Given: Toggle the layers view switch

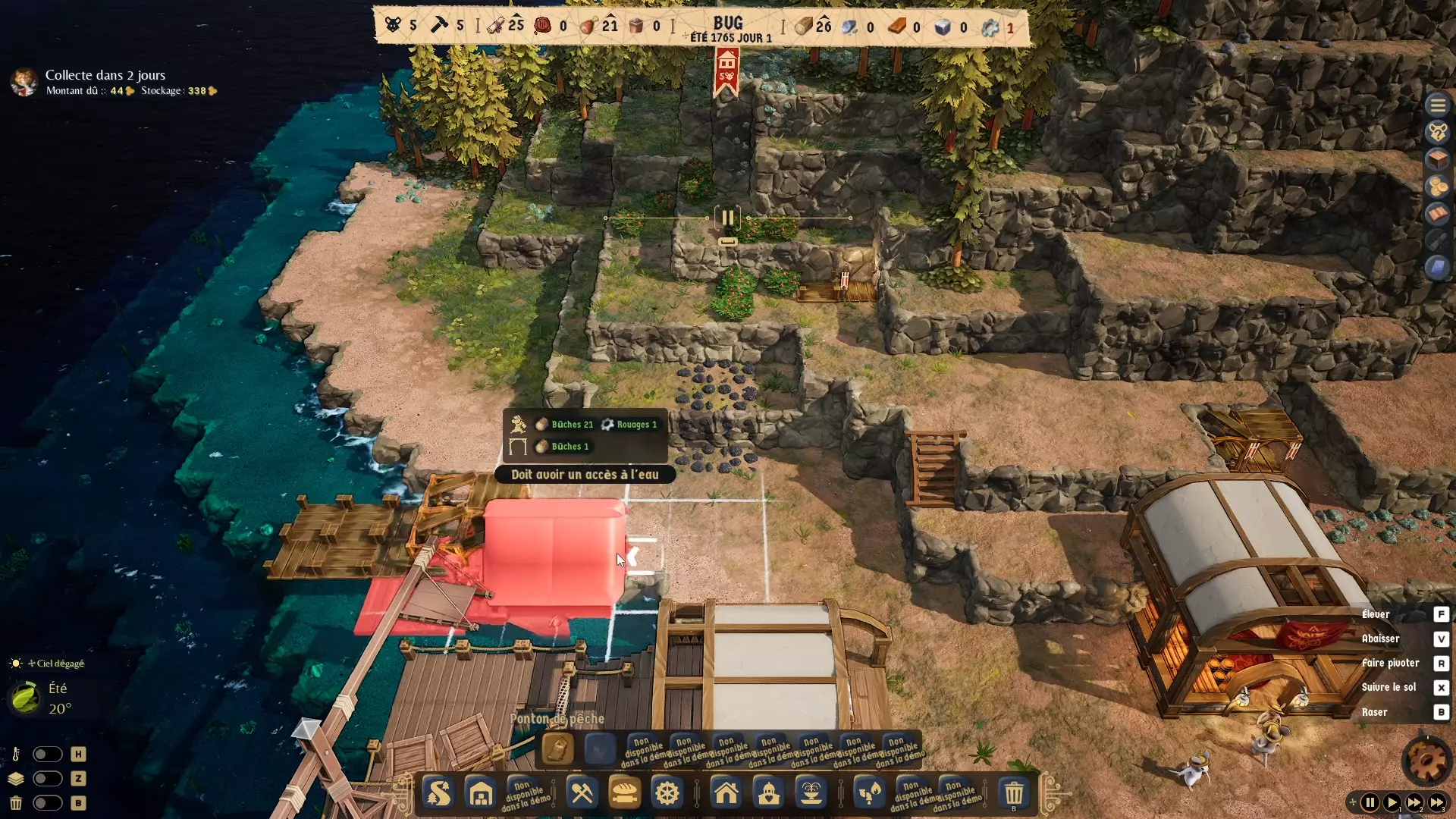Looking at the screenshot, I should (48, 779).
